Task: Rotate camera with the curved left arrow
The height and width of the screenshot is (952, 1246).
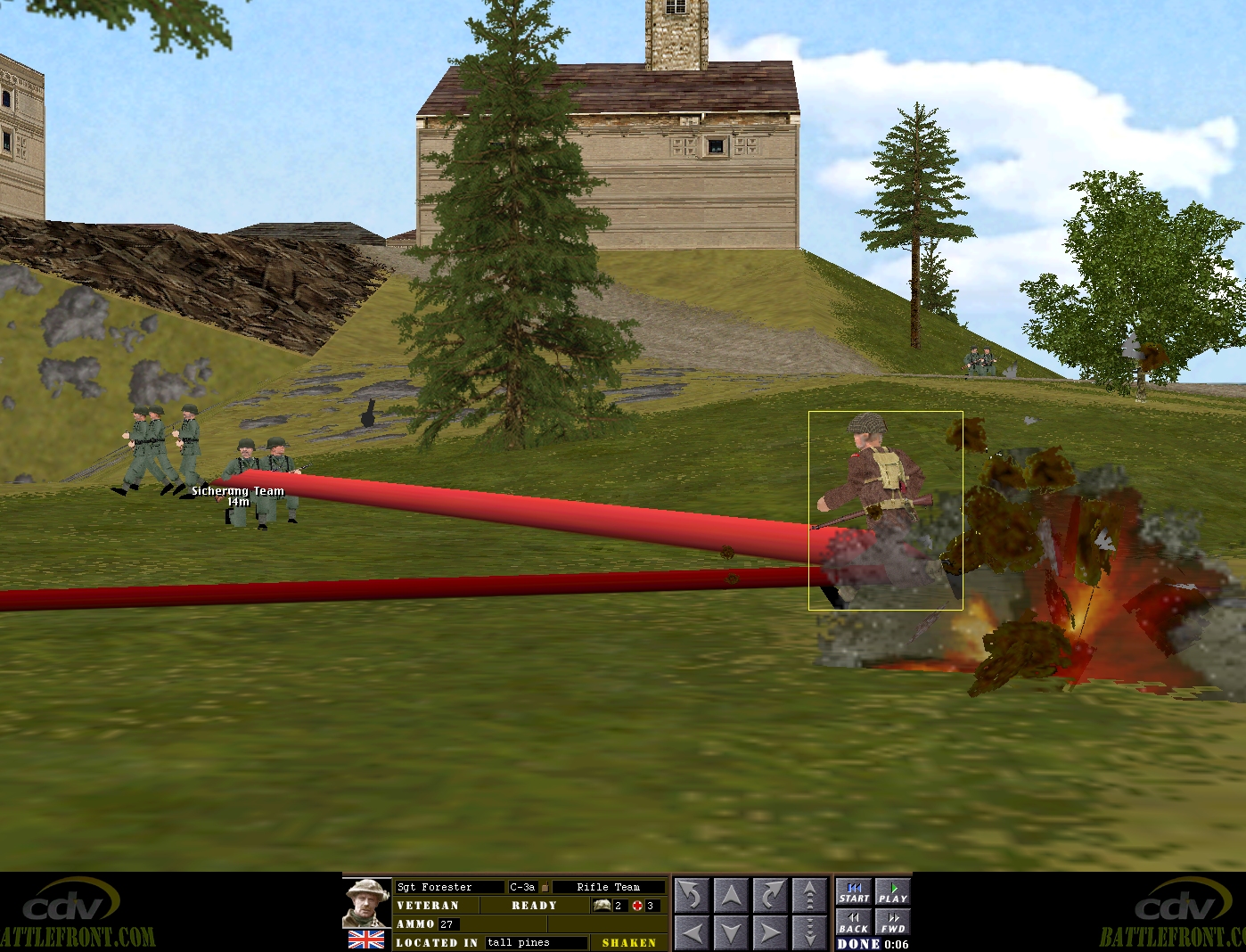Action: [x=692, y=895]
